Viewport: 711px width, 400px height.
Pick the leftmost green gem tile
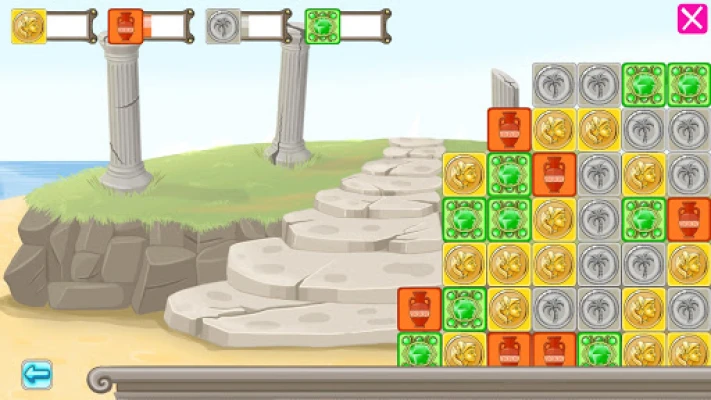click(x=419, y=351)
